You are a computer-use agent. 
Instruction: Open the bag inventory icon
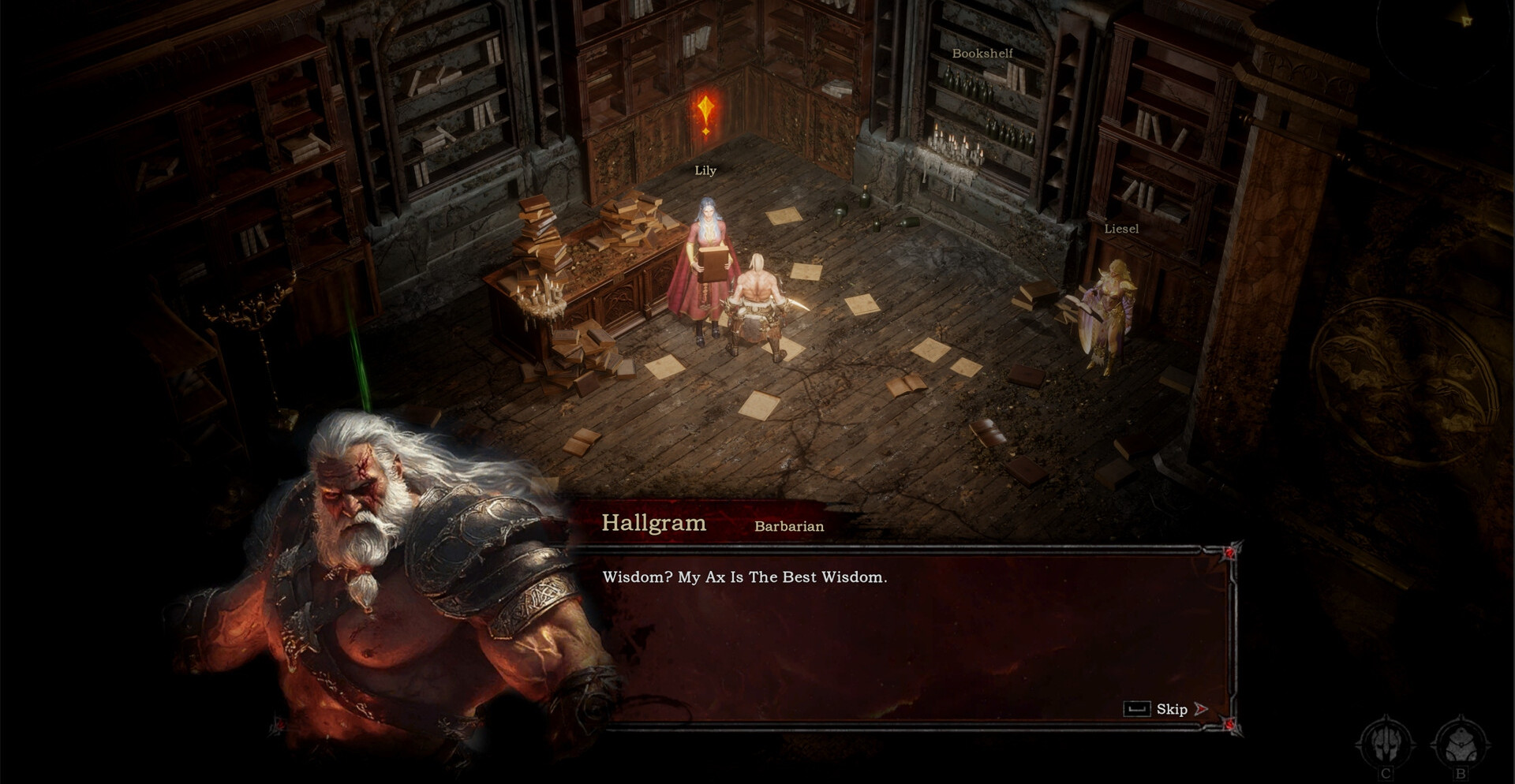[1460, 744]
